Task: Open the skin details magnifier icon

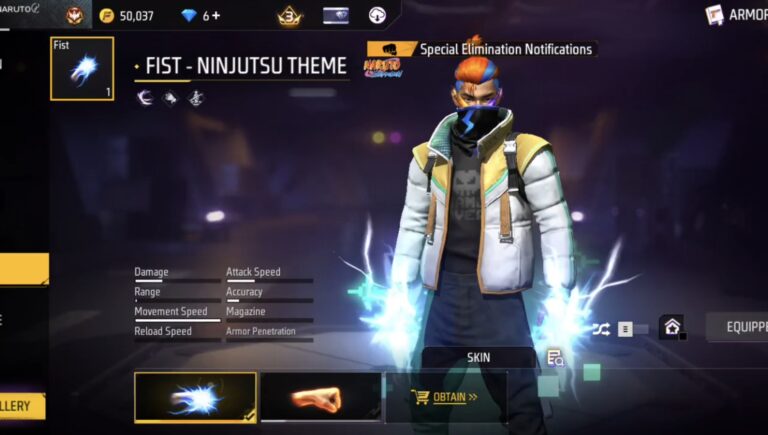Action: click(x=555, y=358)
